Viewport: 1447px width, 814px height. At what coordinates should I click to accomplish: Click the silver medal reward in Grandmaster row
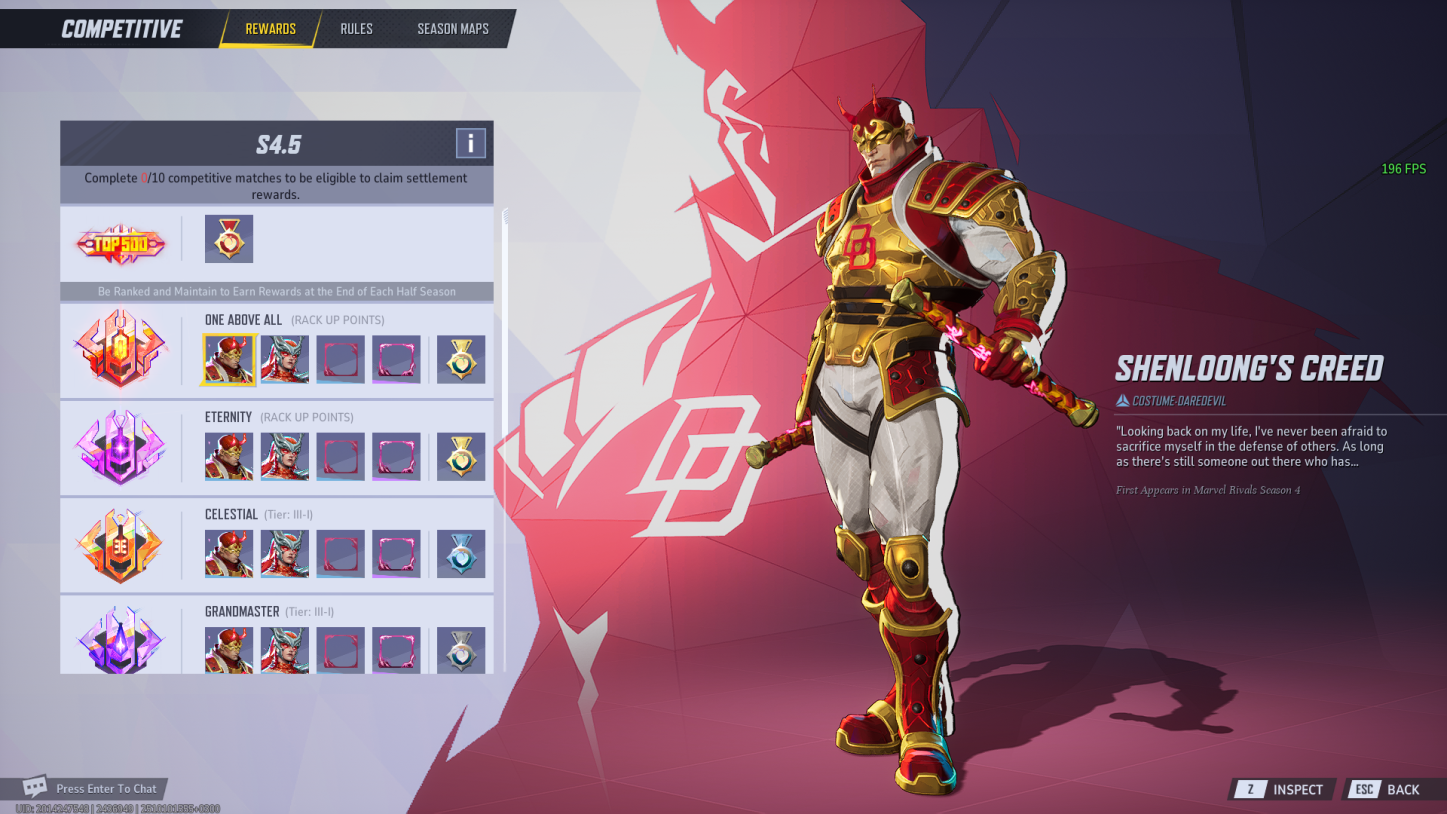(x=461, y=650)
